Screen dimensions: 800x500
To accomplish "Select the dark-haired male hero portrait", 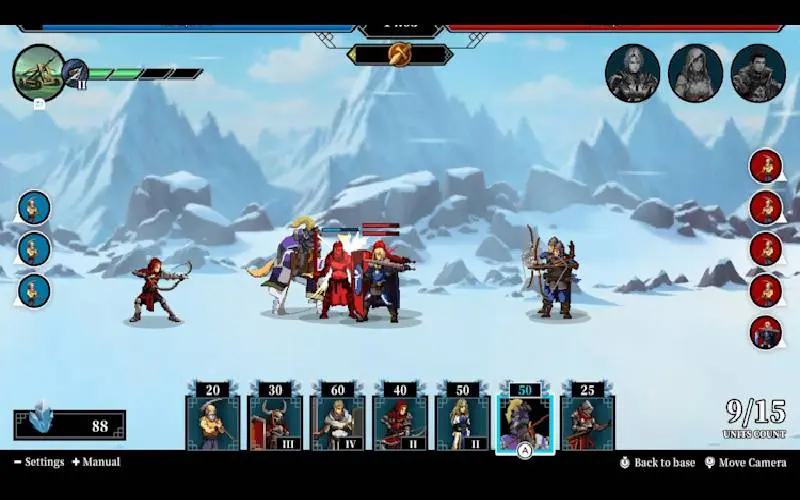I will 757,73.
